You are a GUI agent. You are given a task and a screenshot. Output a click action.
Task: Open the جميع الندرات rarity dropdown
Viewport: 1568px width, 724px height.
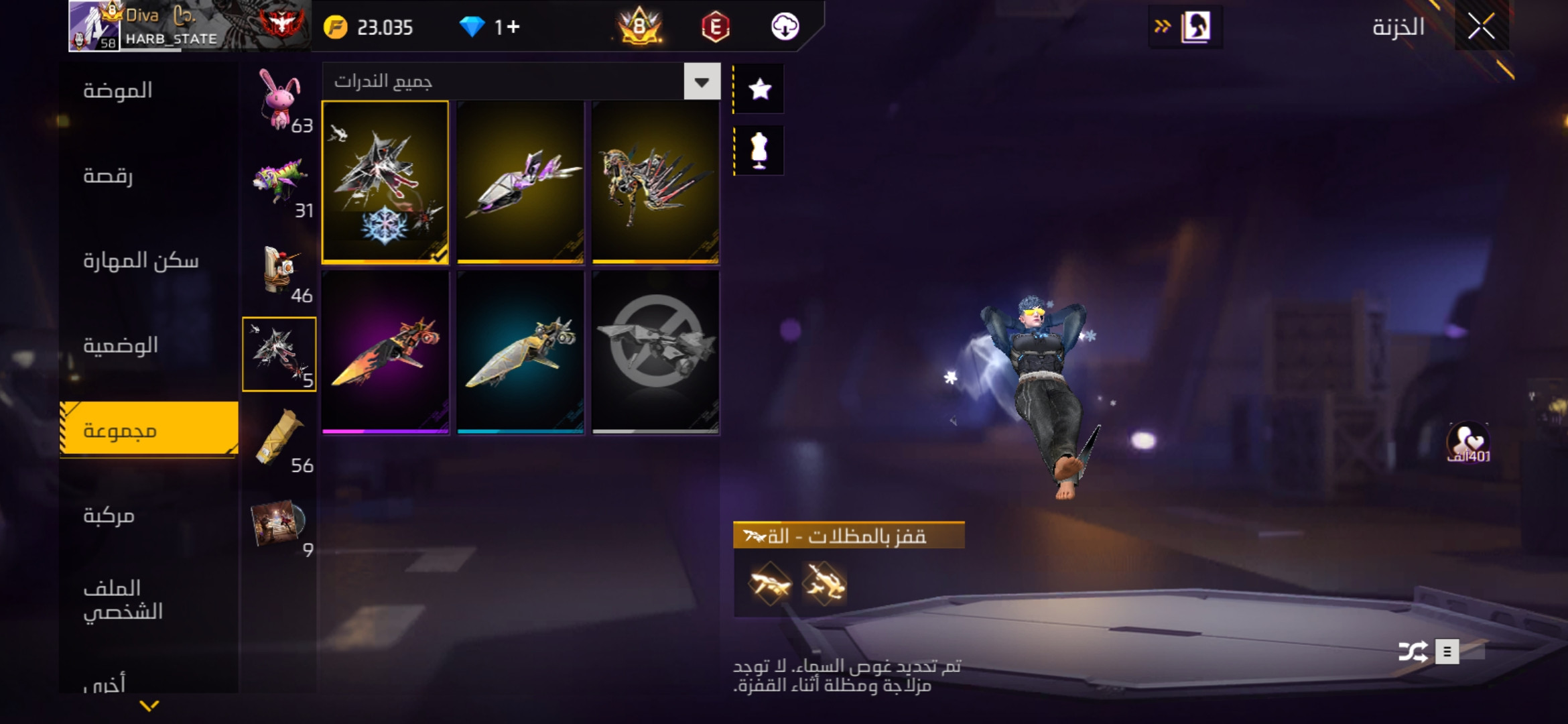coord(702,82)
